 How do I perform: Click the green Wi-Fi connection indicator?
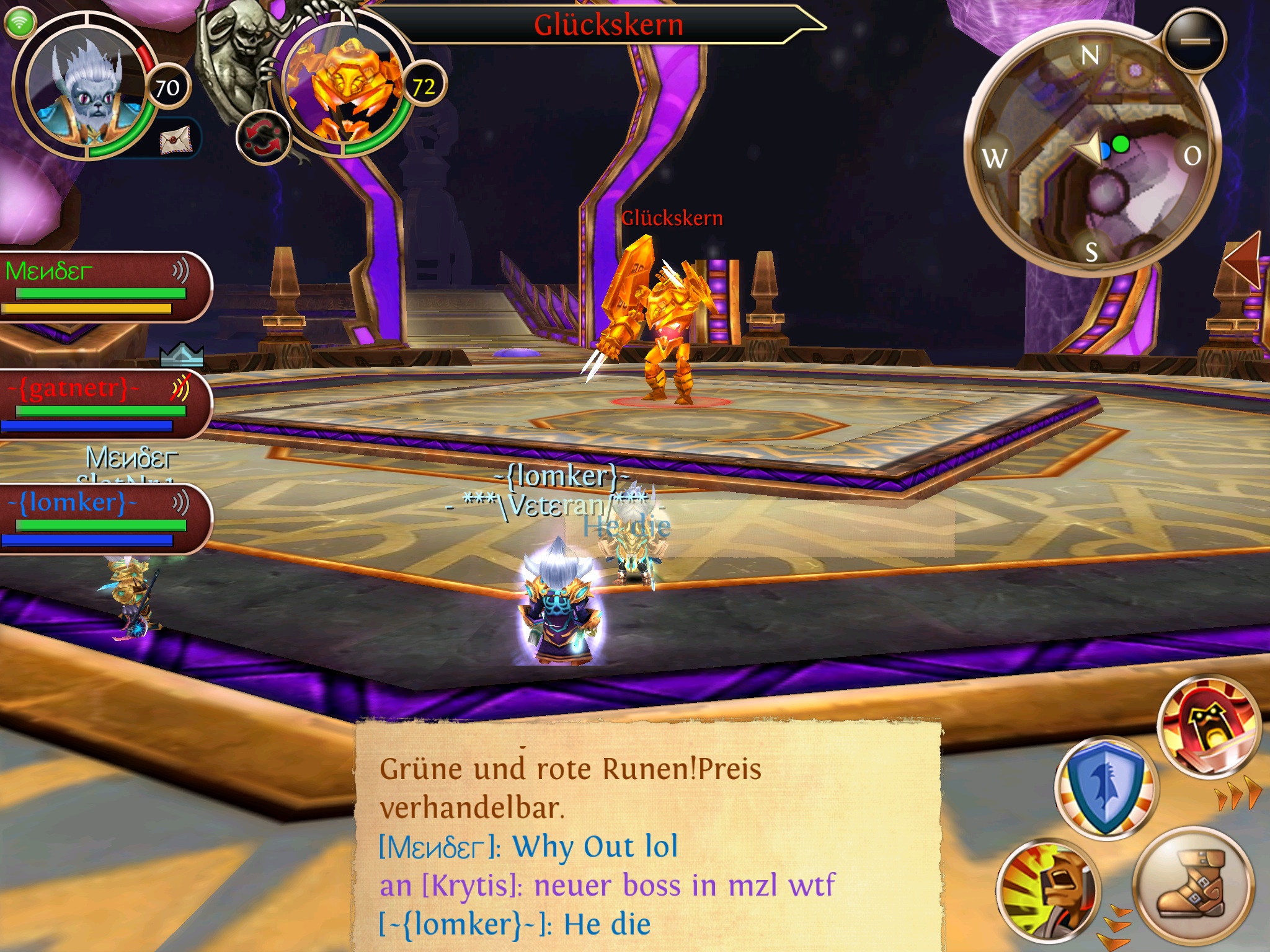click(x=20, y=22)
